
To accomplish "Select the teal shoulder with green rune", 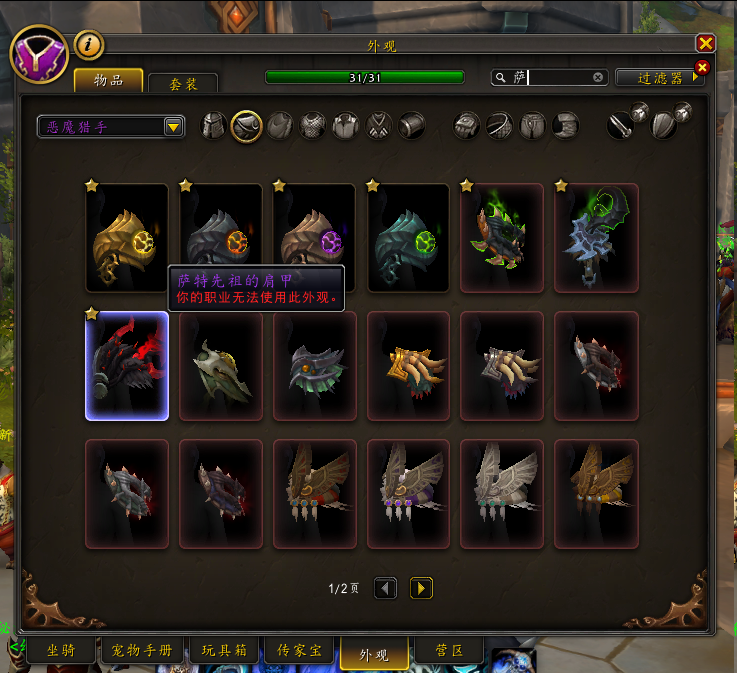I will [x=409, y=237].
